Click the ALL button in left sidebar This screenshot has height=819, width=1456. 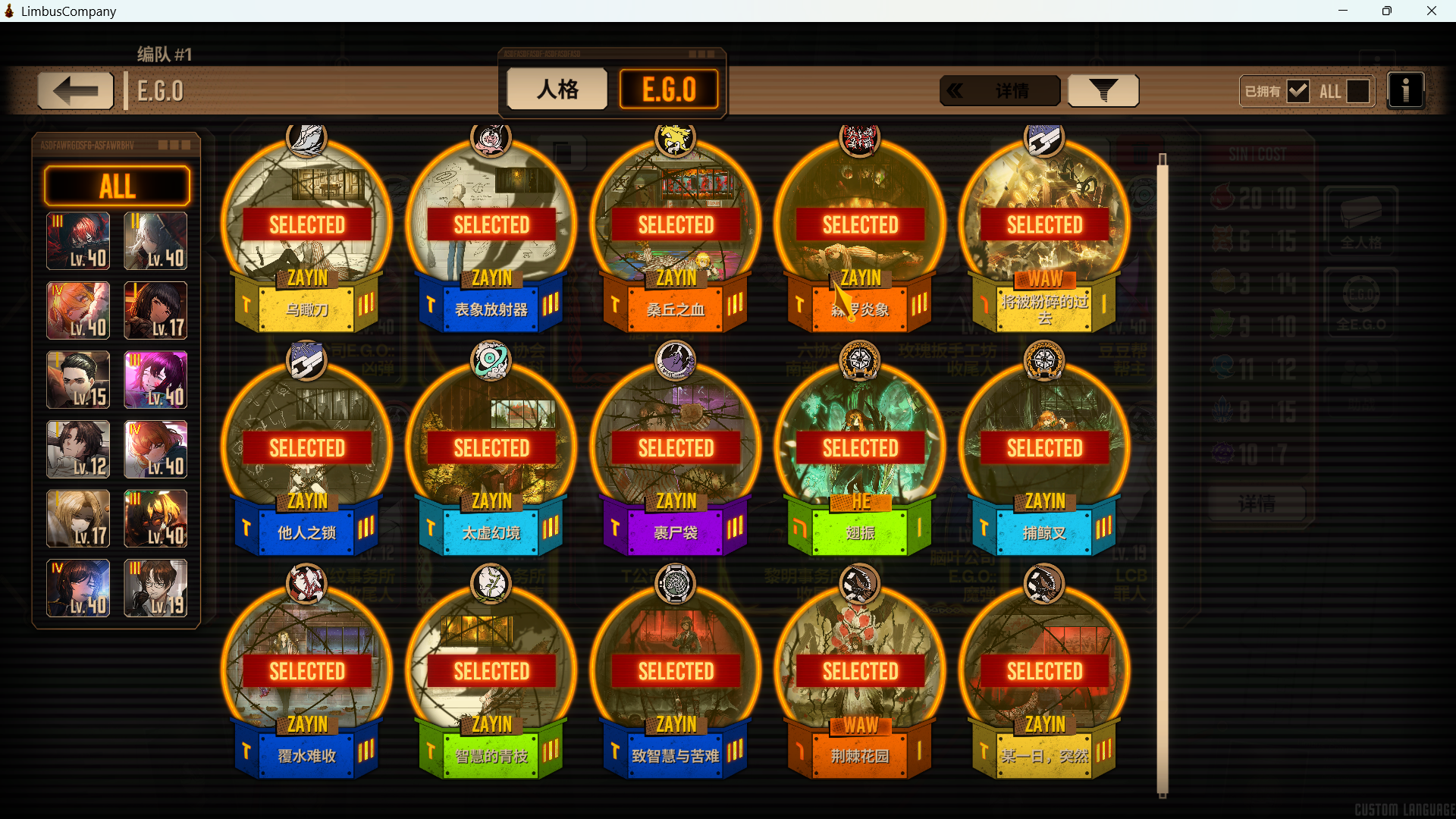point(116,185)
